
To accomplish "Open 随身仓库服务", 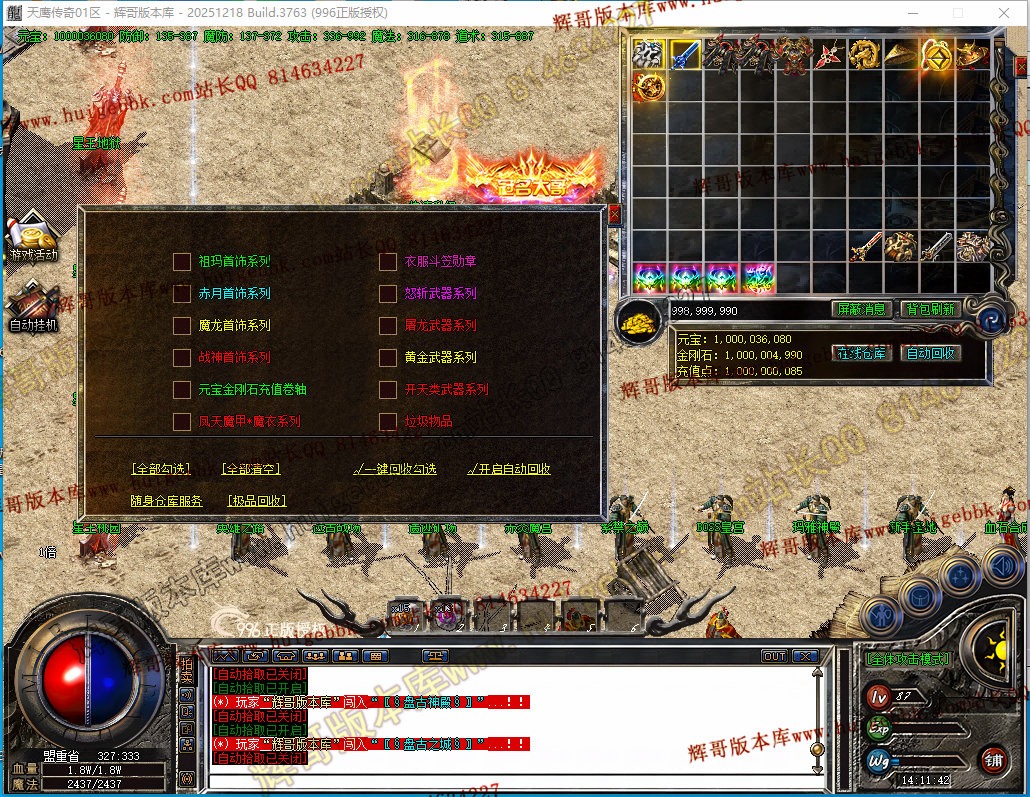I will 166,501.
